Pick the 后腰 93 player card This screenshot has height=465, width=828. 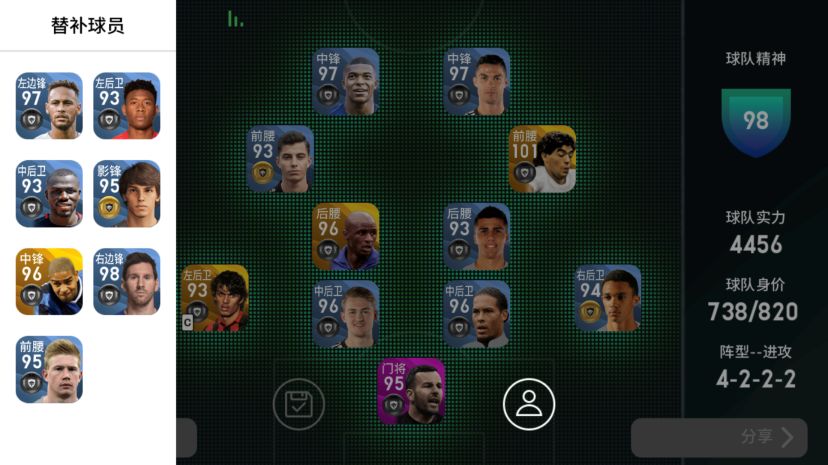[477, 237]
